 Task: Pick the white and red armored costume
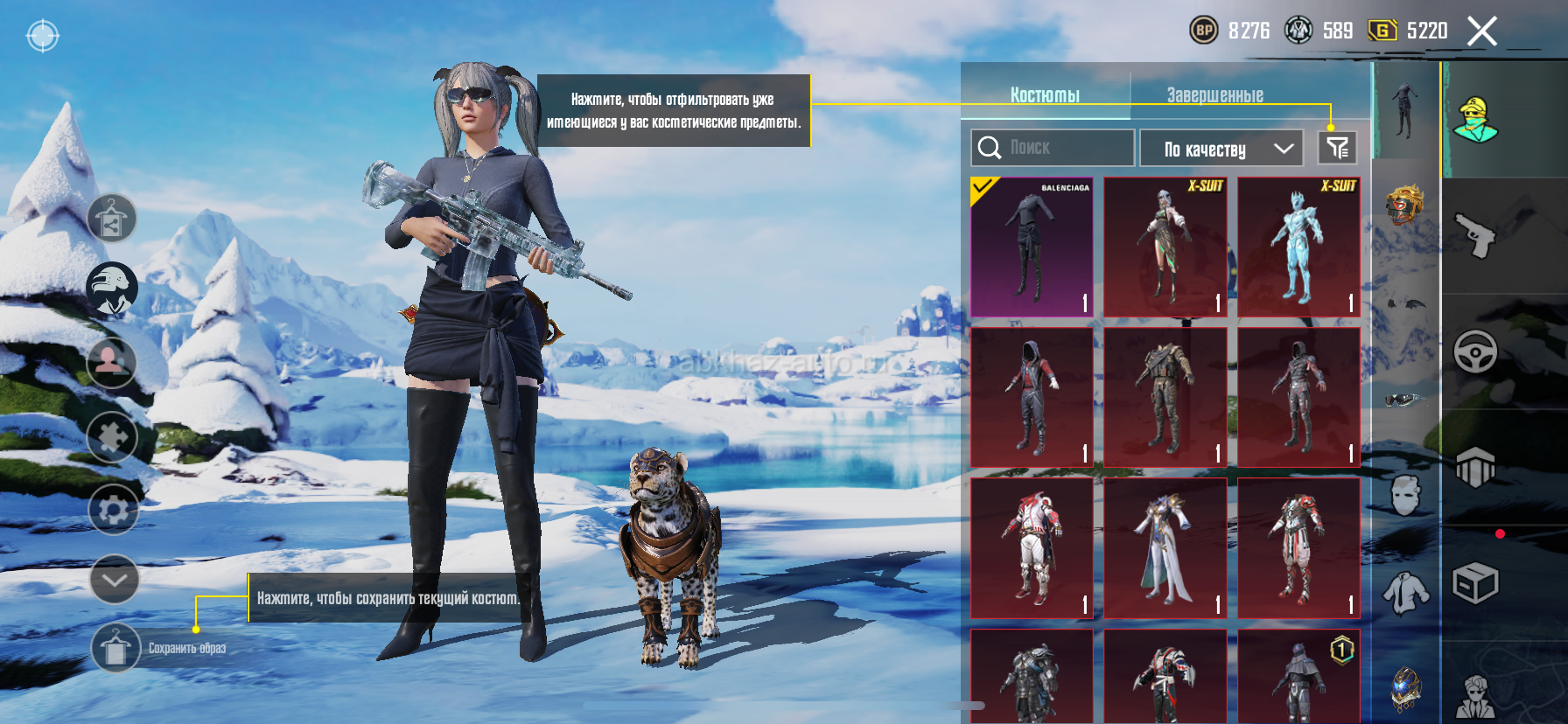(1032, 548)
